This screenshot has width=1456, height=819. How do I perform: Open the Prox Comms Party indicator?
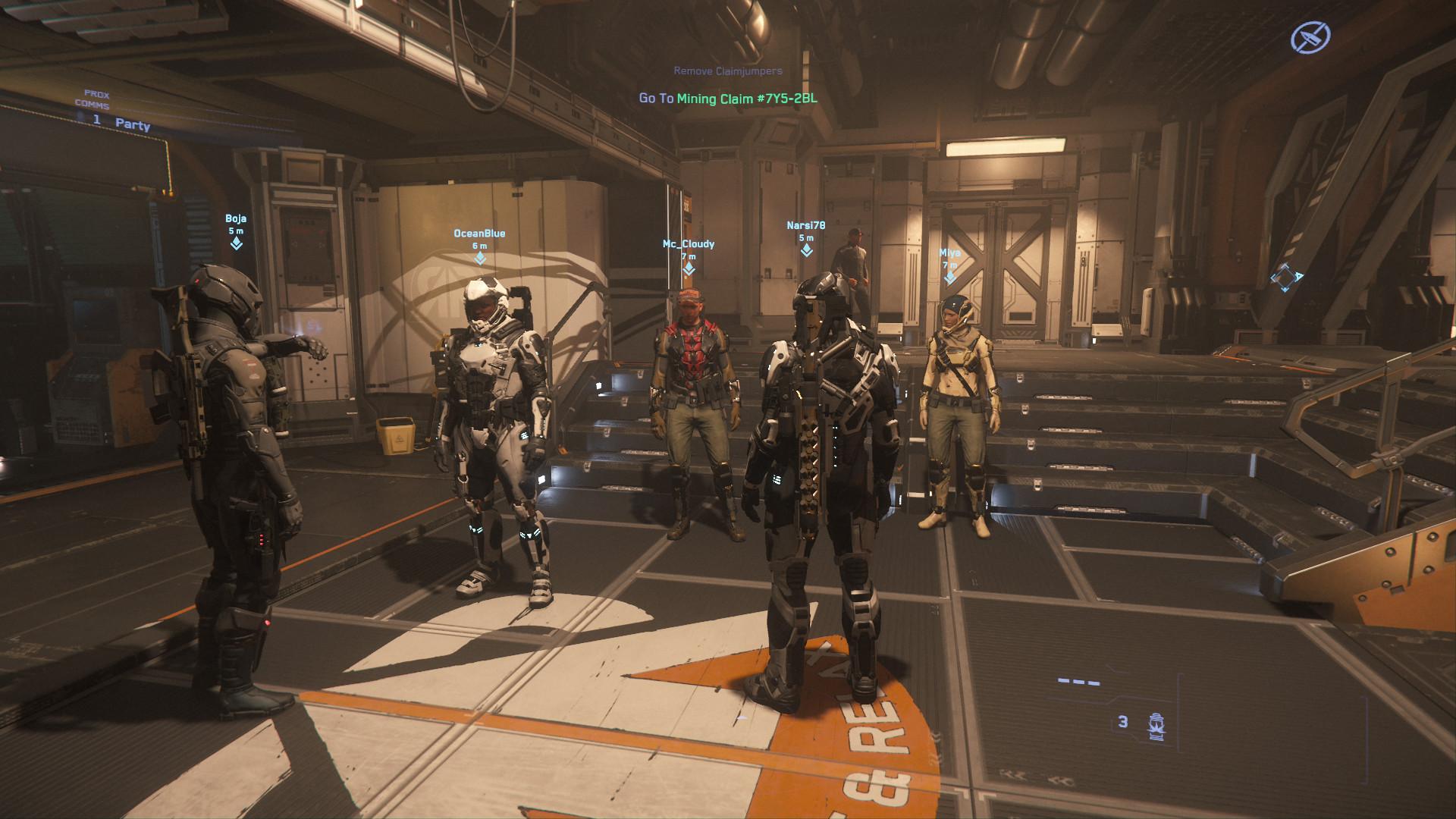coord(121,121)
